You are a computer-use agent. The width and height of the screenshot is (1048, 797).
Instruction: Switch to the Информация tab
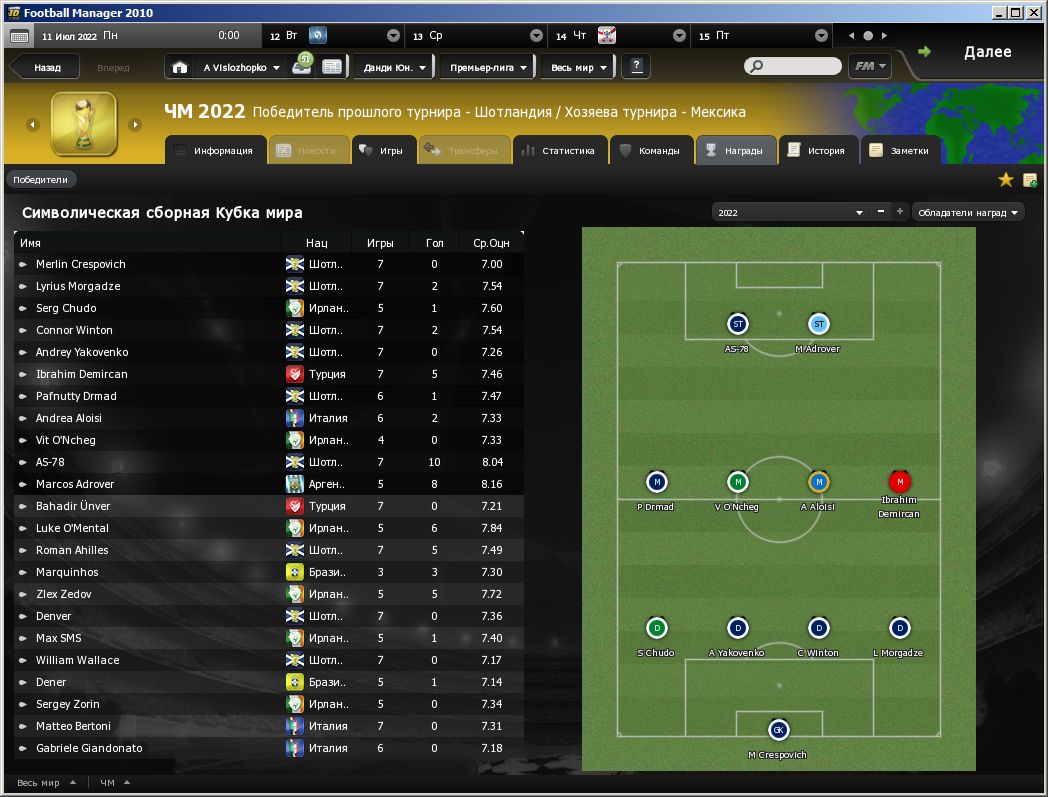[213, 151]
